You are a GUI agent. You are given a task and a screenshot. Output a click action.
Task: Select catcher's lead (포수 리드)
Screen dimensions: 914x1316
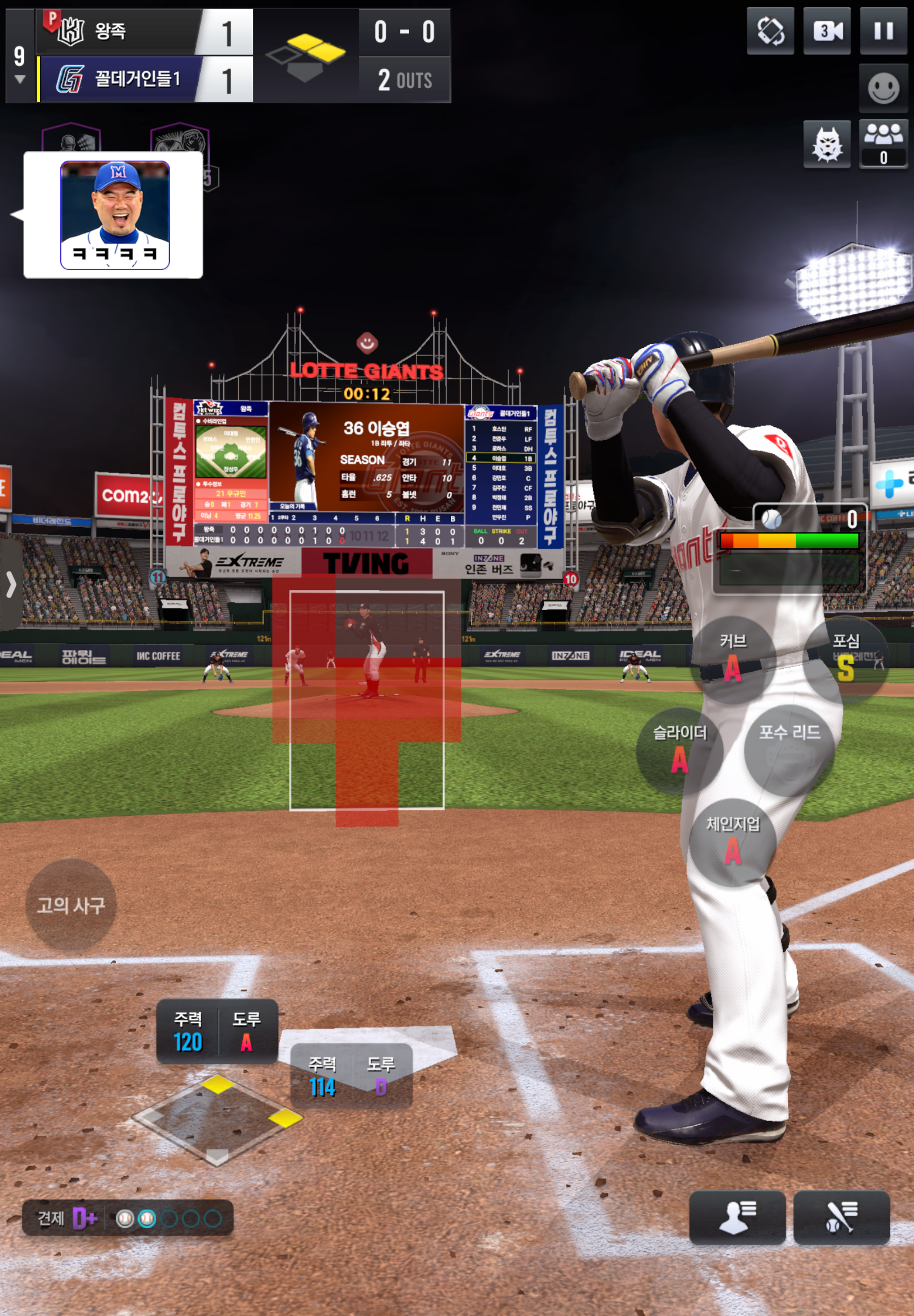[789, 750]
